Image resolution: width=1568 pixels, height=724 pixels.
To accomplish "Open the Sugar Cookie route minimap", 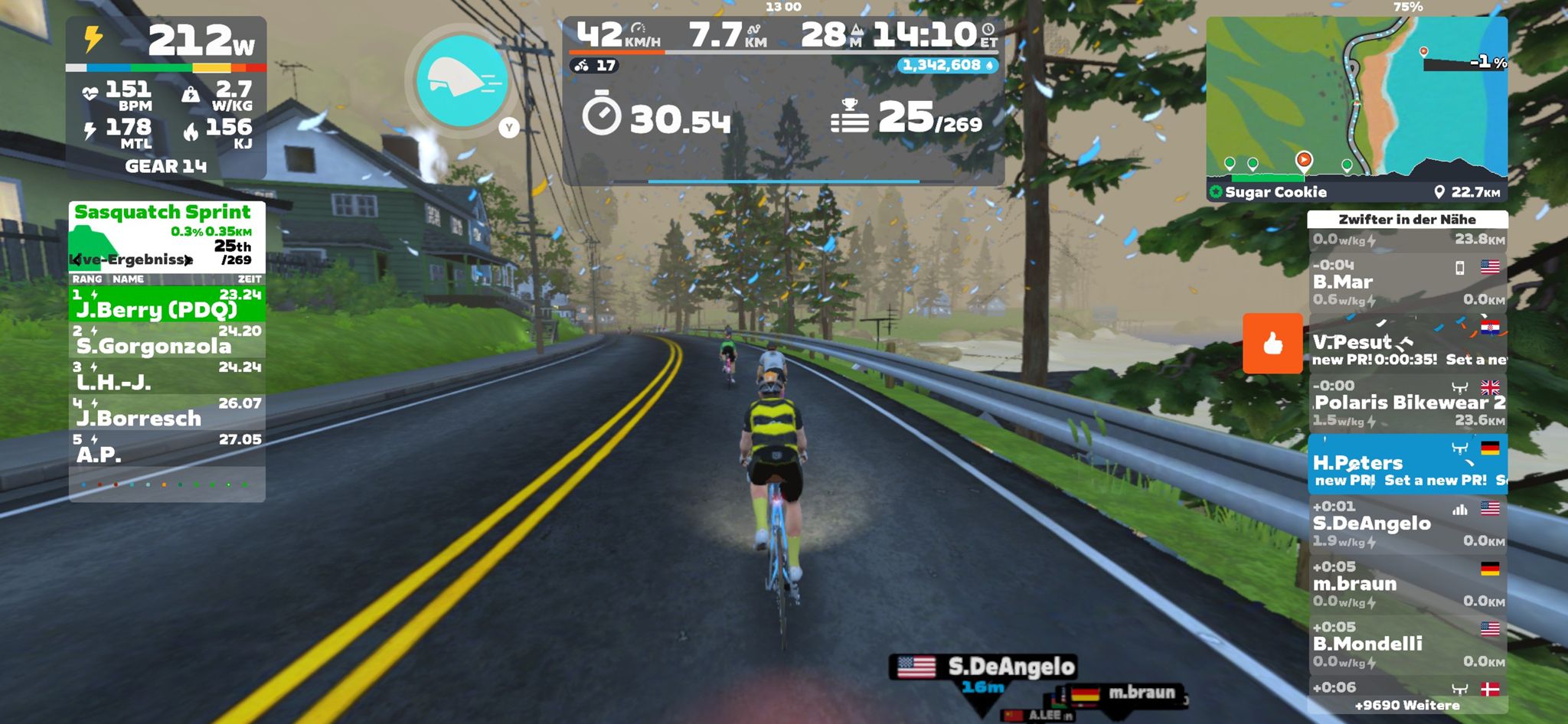I will click(x=1357, y=107).
